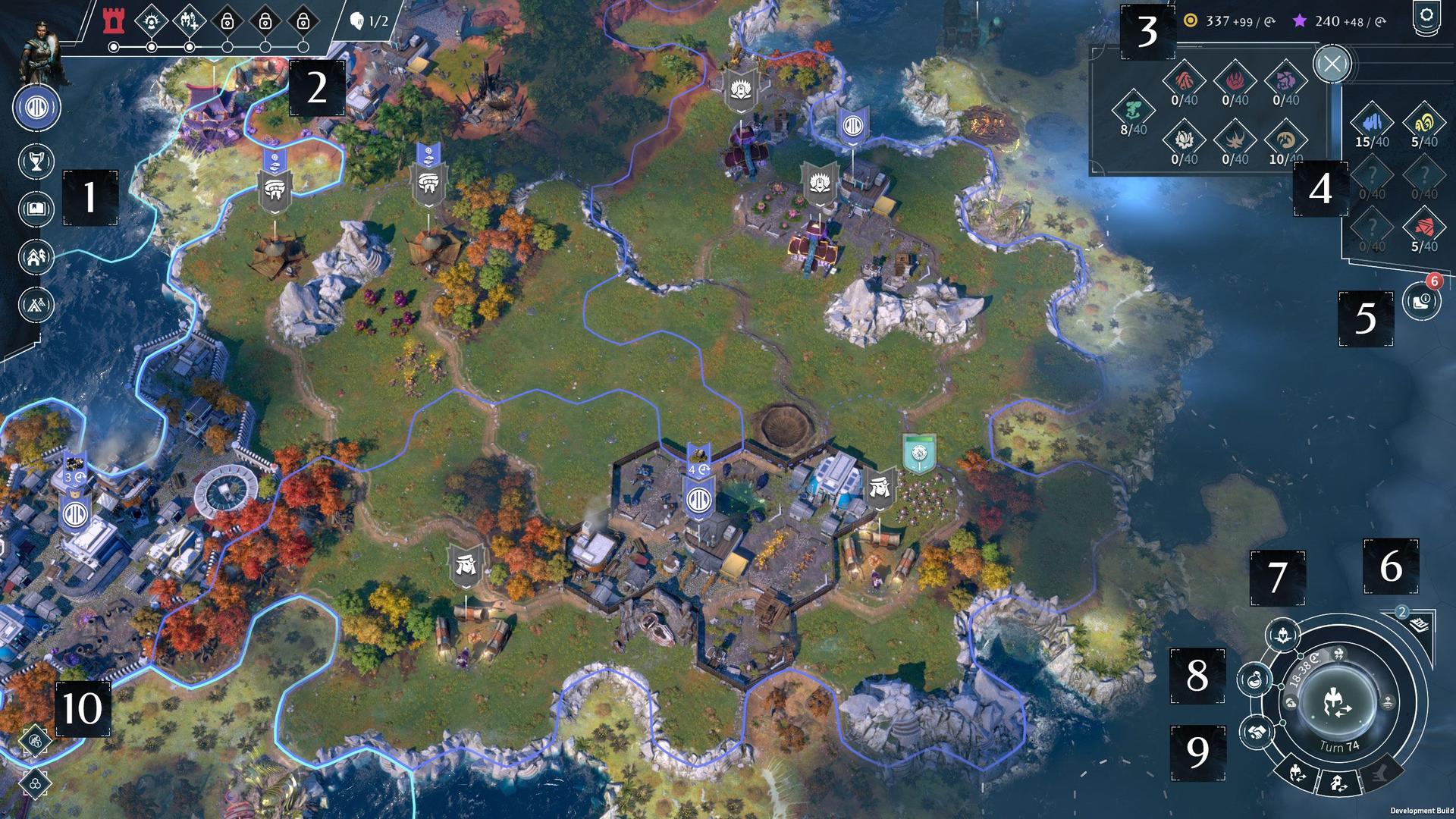The width and height of the screenshot is (1456, 819).
Task: Show the cities list icon
Action: click(x=36, y=257)
